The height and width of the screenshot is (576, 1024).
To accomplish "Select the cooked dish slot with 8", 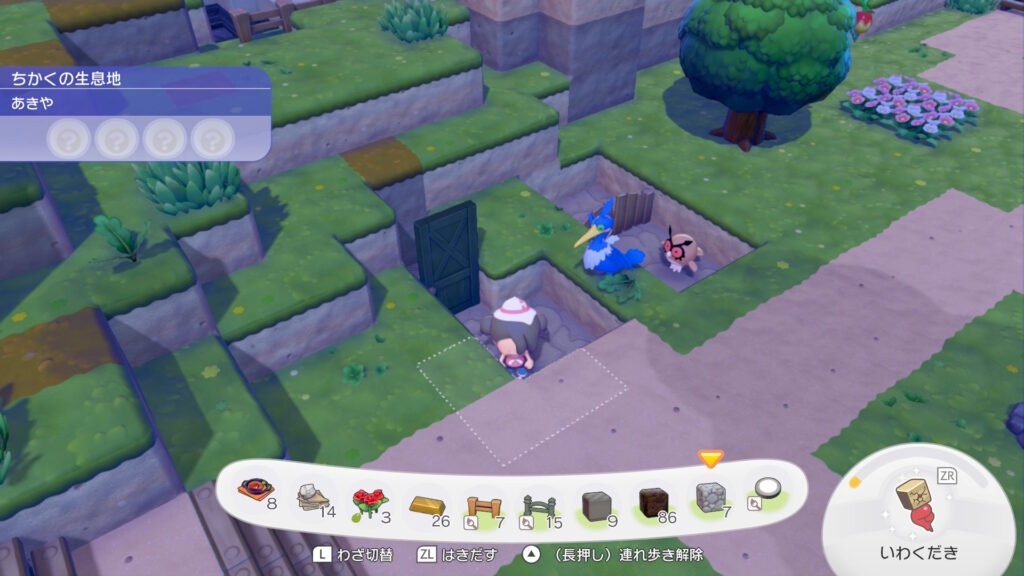I will tap(257, 494).
